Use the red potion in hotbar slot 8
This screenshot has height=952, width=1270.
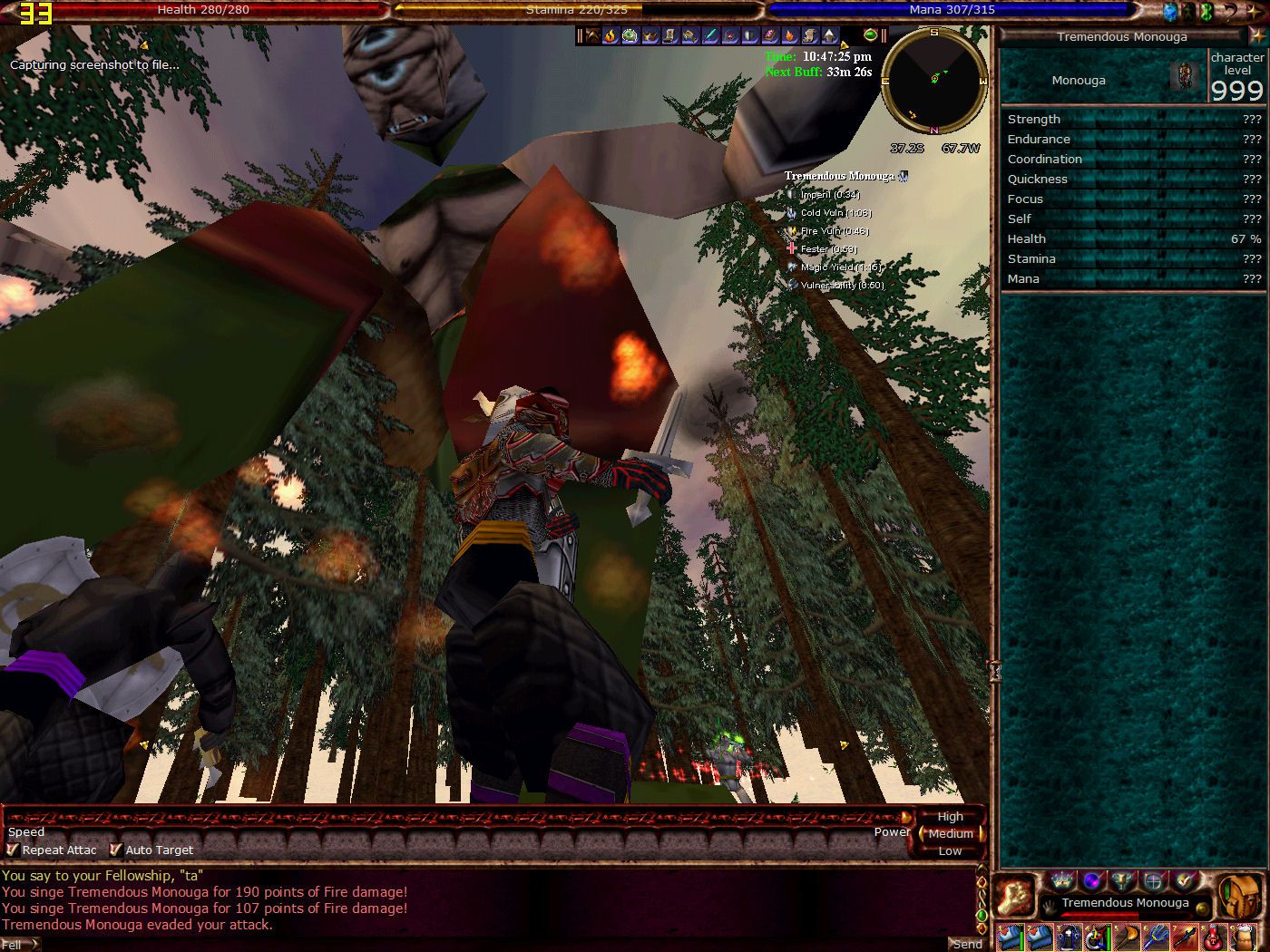pyautogui.click(x=1213, y=937)
